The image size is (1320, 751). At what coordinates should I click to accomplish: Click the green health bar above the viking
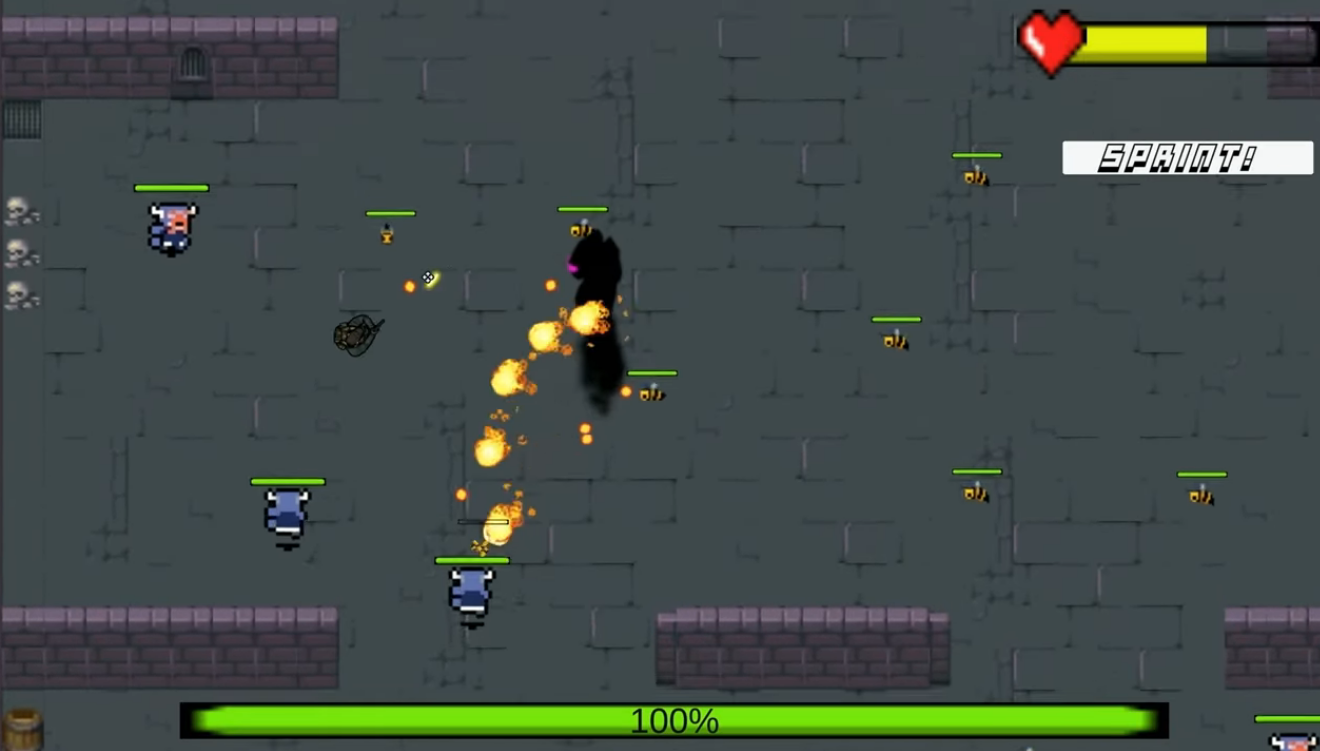click(172, 188)
